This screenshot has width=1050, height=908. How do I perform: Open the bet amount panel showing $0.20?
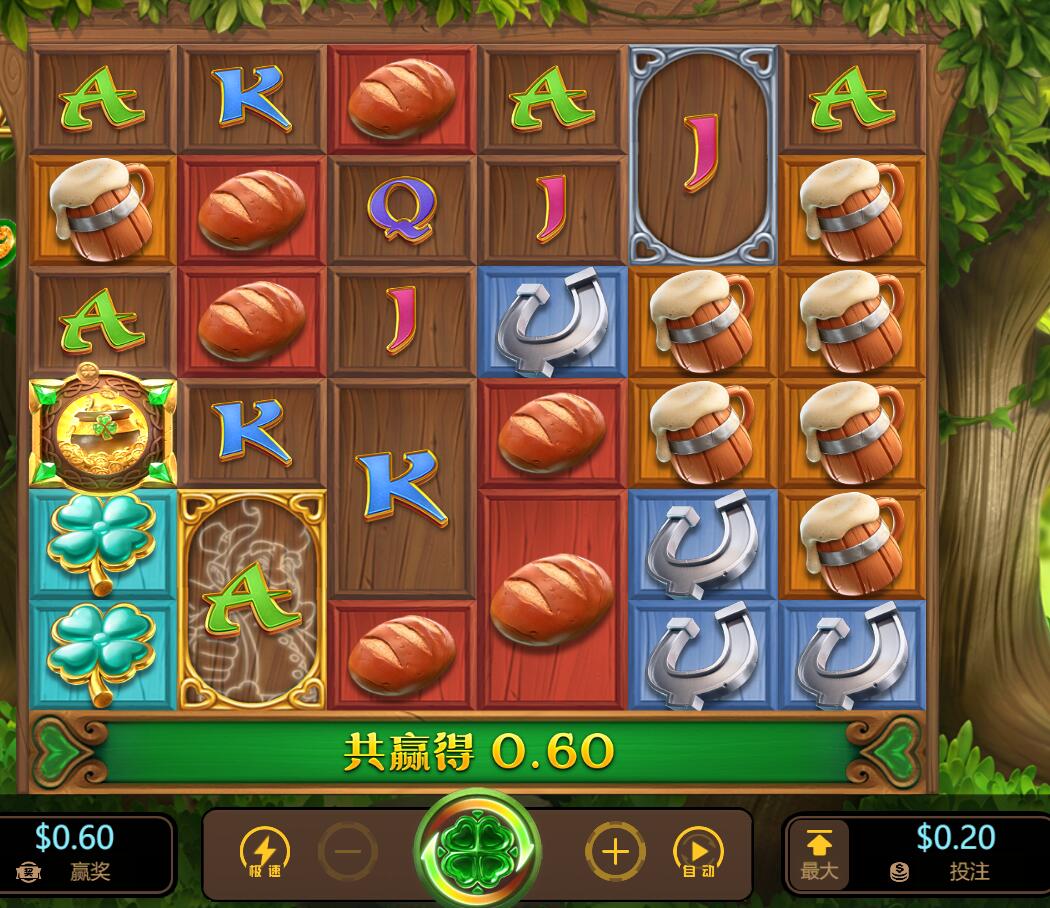pos(955,853)
